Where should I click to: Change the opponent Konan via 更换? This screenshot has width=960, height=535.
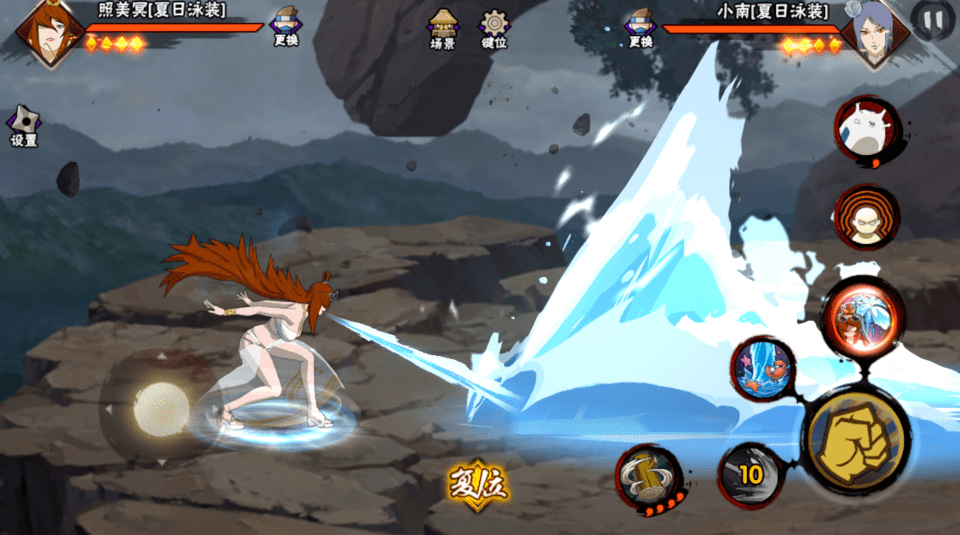(639, 26)
